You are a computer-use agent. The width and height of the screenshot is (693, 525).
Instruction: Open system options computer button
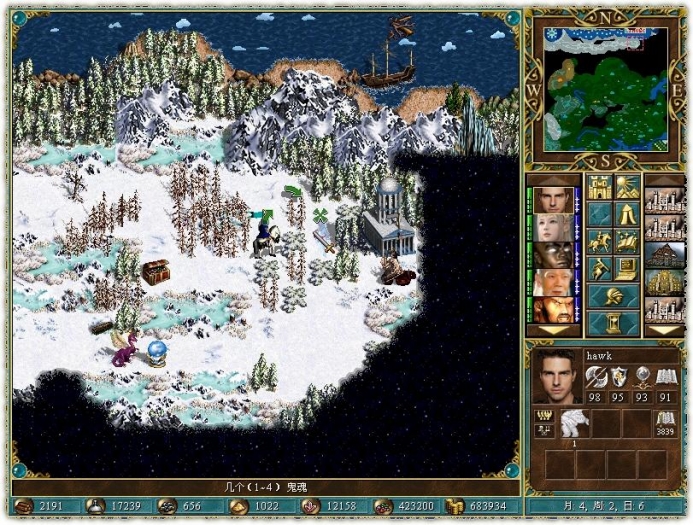tap(627, 268)
